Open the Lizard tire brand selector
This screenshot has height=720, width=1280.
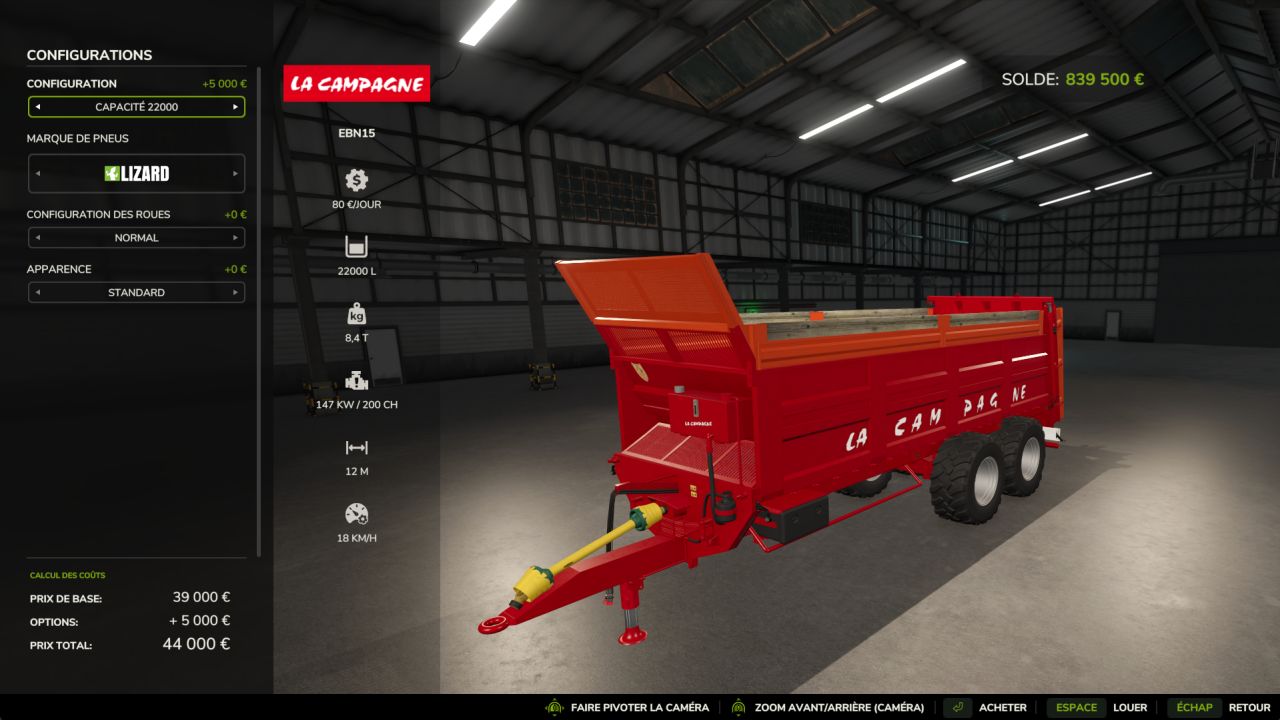point(136,174)
